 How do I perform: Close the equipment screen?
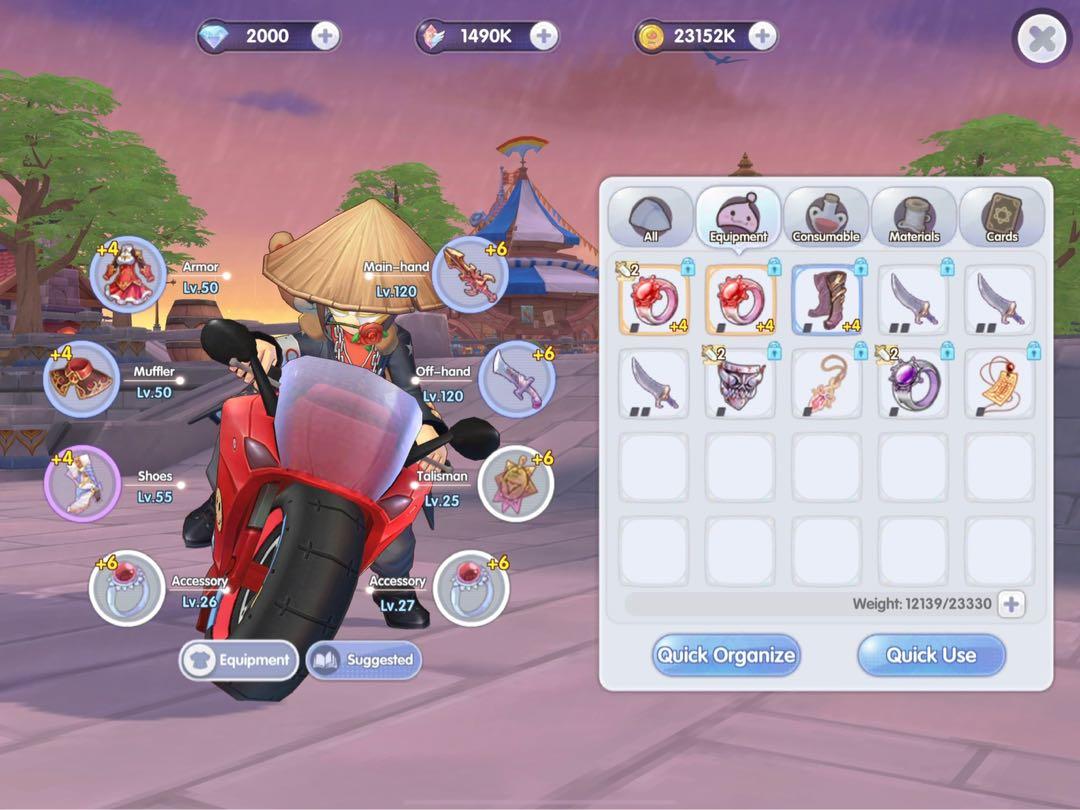tap(1042, 40)
